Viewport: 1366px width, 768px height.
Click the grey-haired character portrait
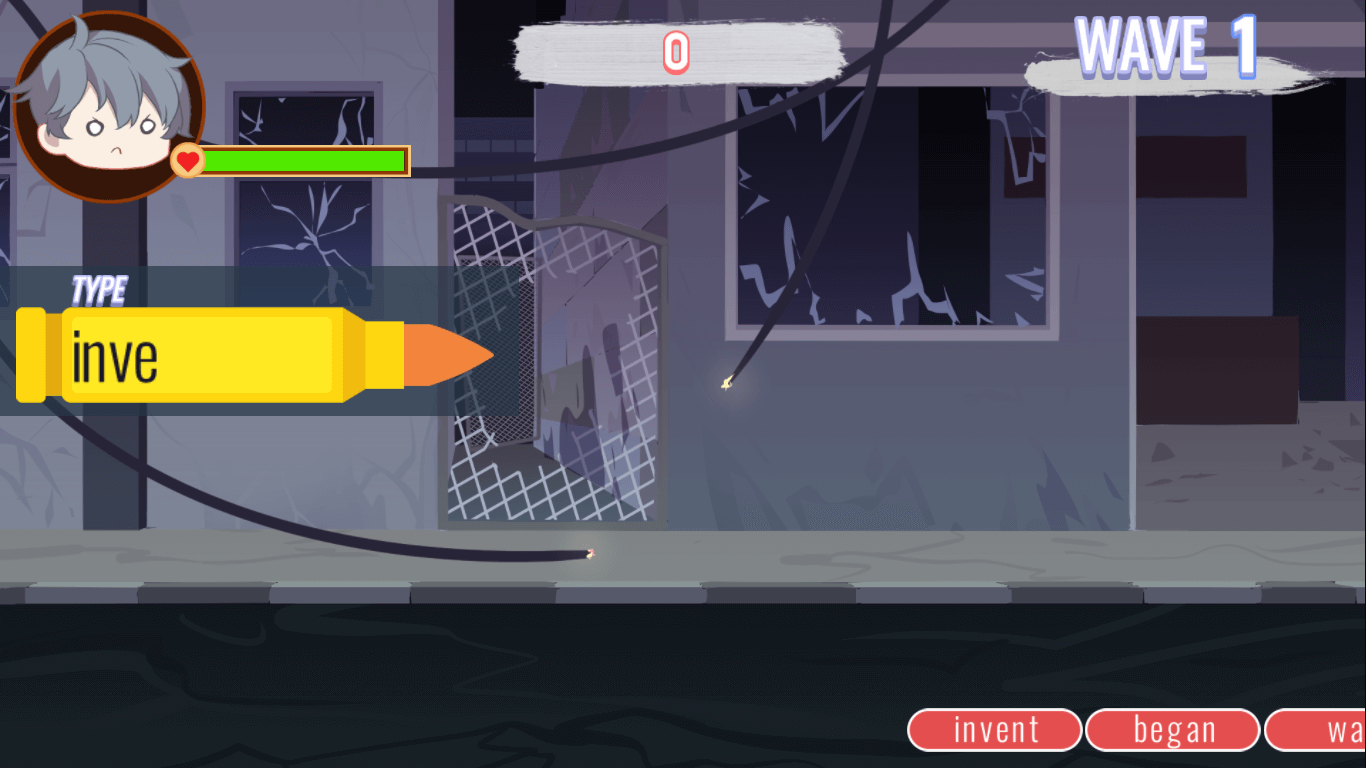(x=108, y=105)
